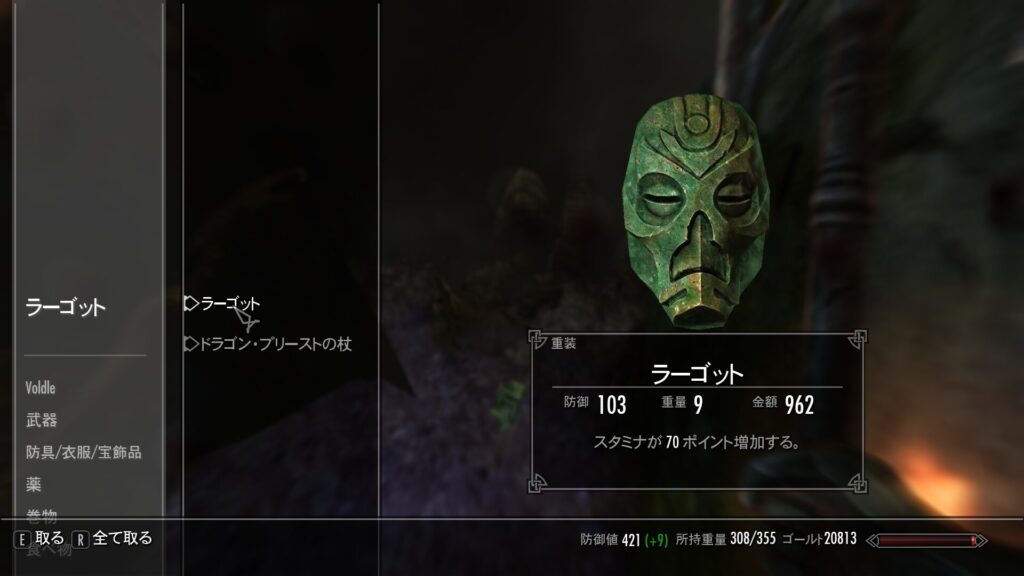Show the 巻物 category
1024x576 pixels.
pos(42,515)
